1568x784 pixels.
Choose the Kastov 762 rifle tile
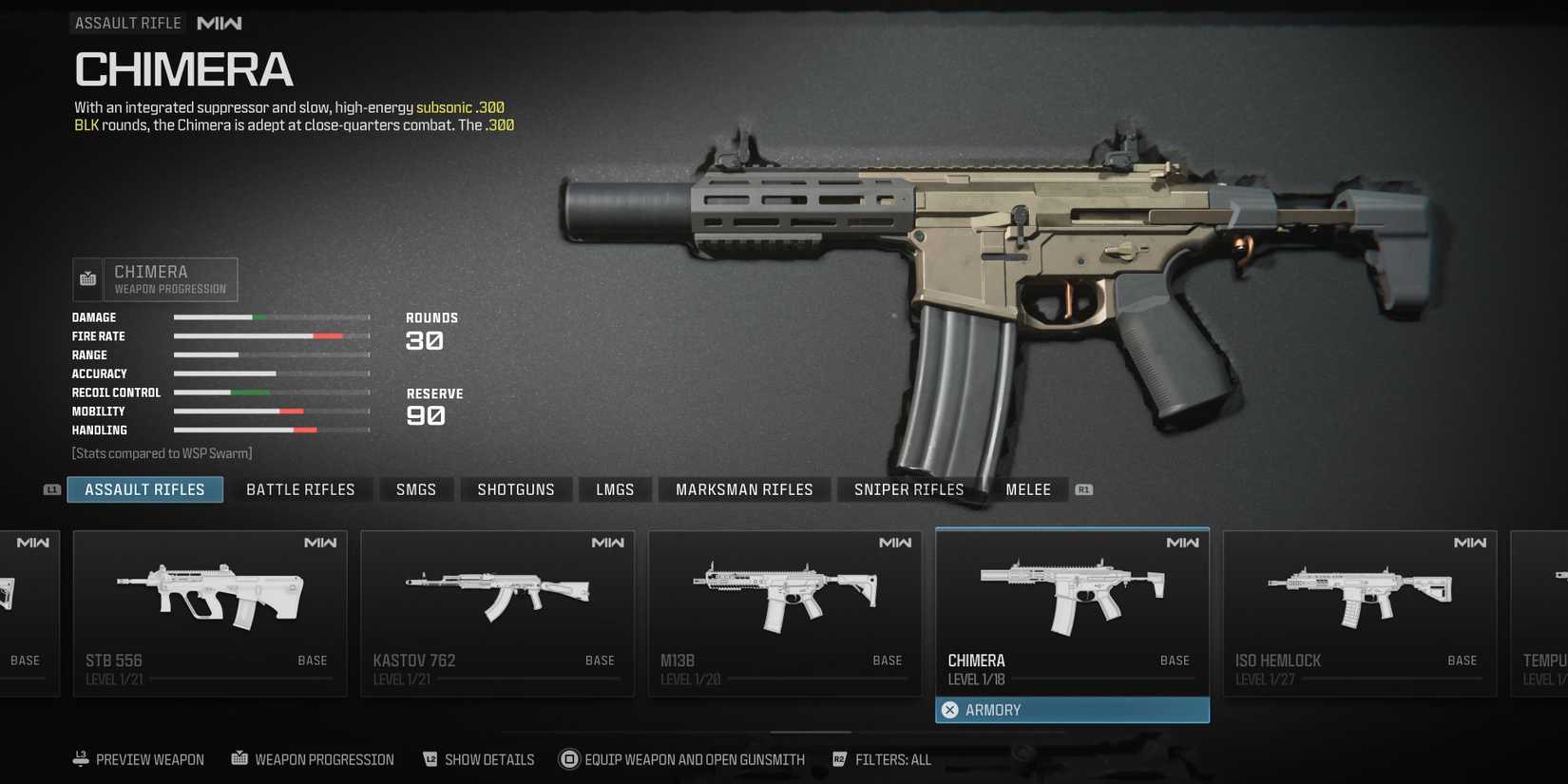pyautogui.click(x=497, y=613)
